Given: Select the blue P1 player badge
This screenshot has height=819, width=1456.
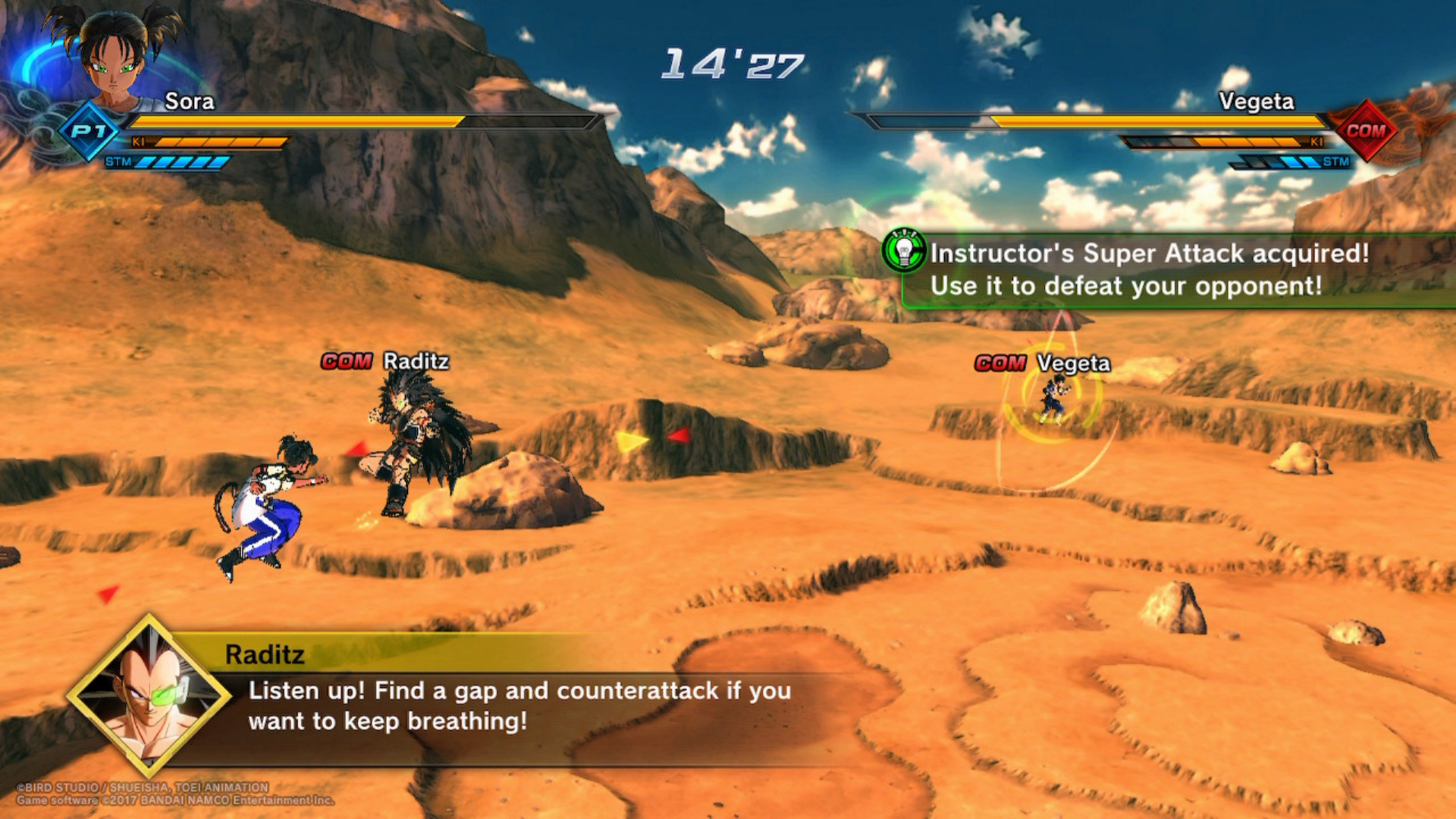Looking at the screenshot, I should tap(89, 131).
